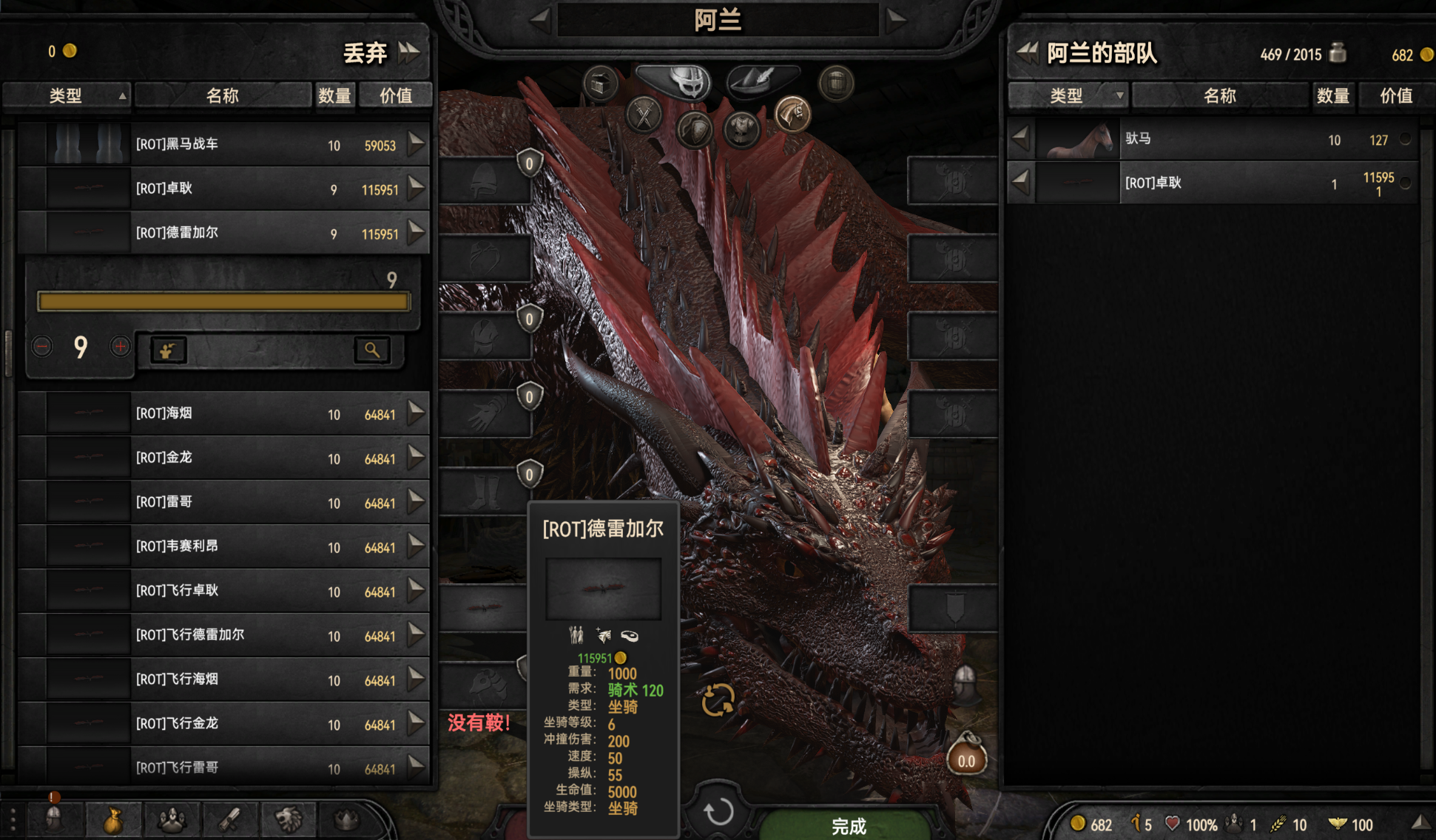Screen dimensions: 1436x840
Task: Sort the discard list by 价值
Action: pos(395,95)
